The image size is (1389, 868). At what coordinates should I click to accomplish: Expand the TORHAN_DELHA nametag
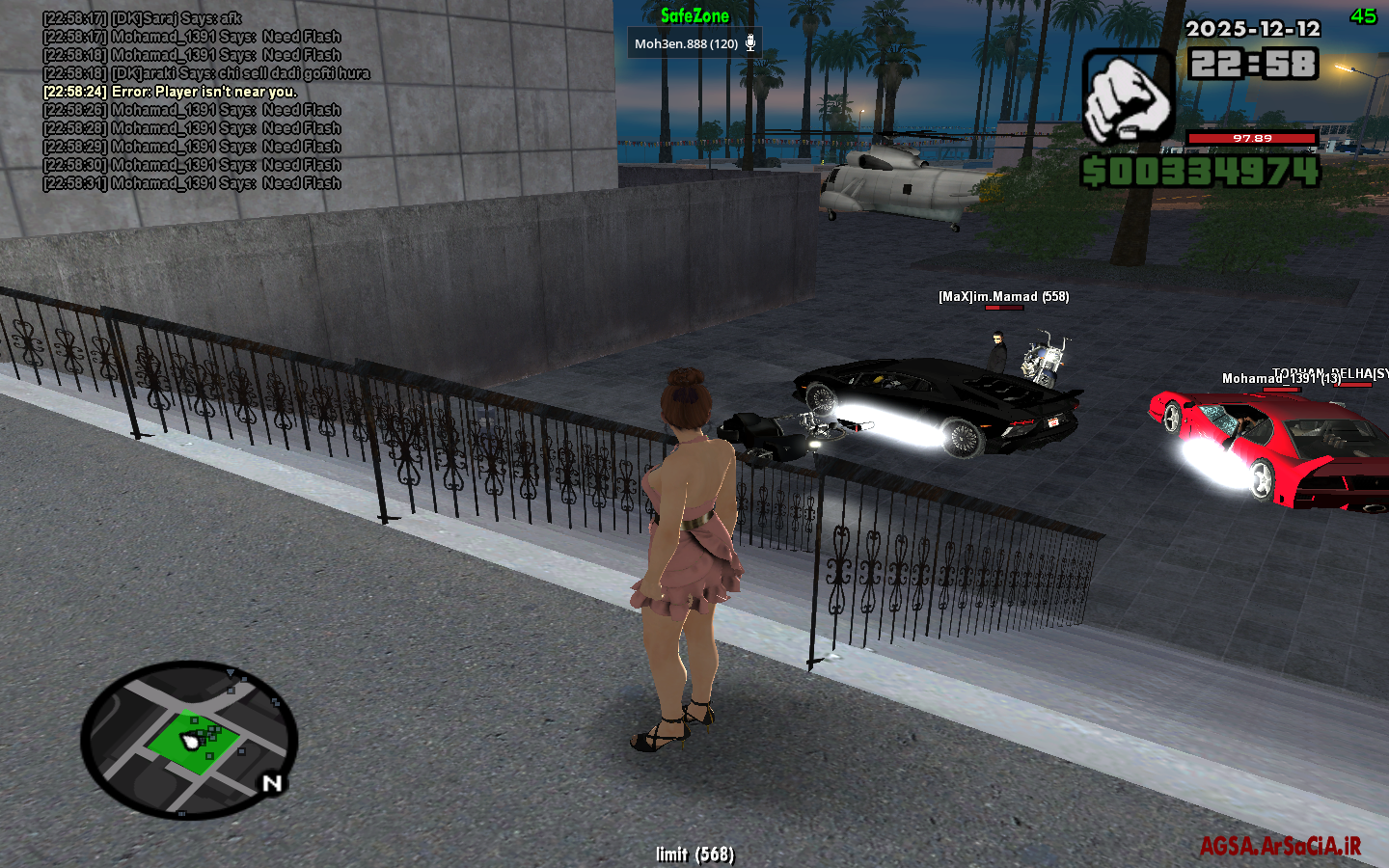point(1329,371)
